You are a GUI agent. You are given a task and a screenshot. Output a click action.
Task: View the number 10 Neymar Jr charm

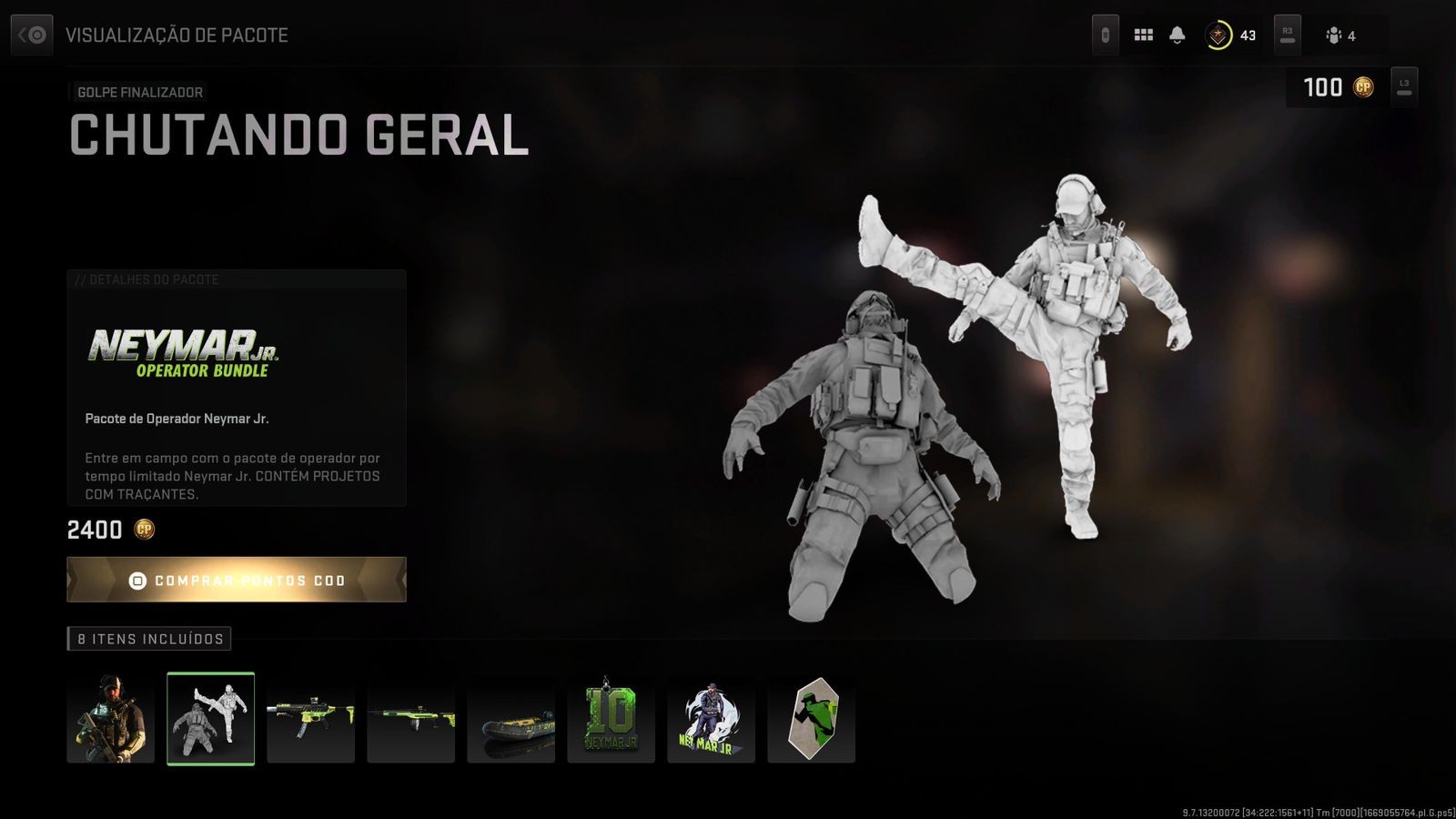tap(611, 719)
